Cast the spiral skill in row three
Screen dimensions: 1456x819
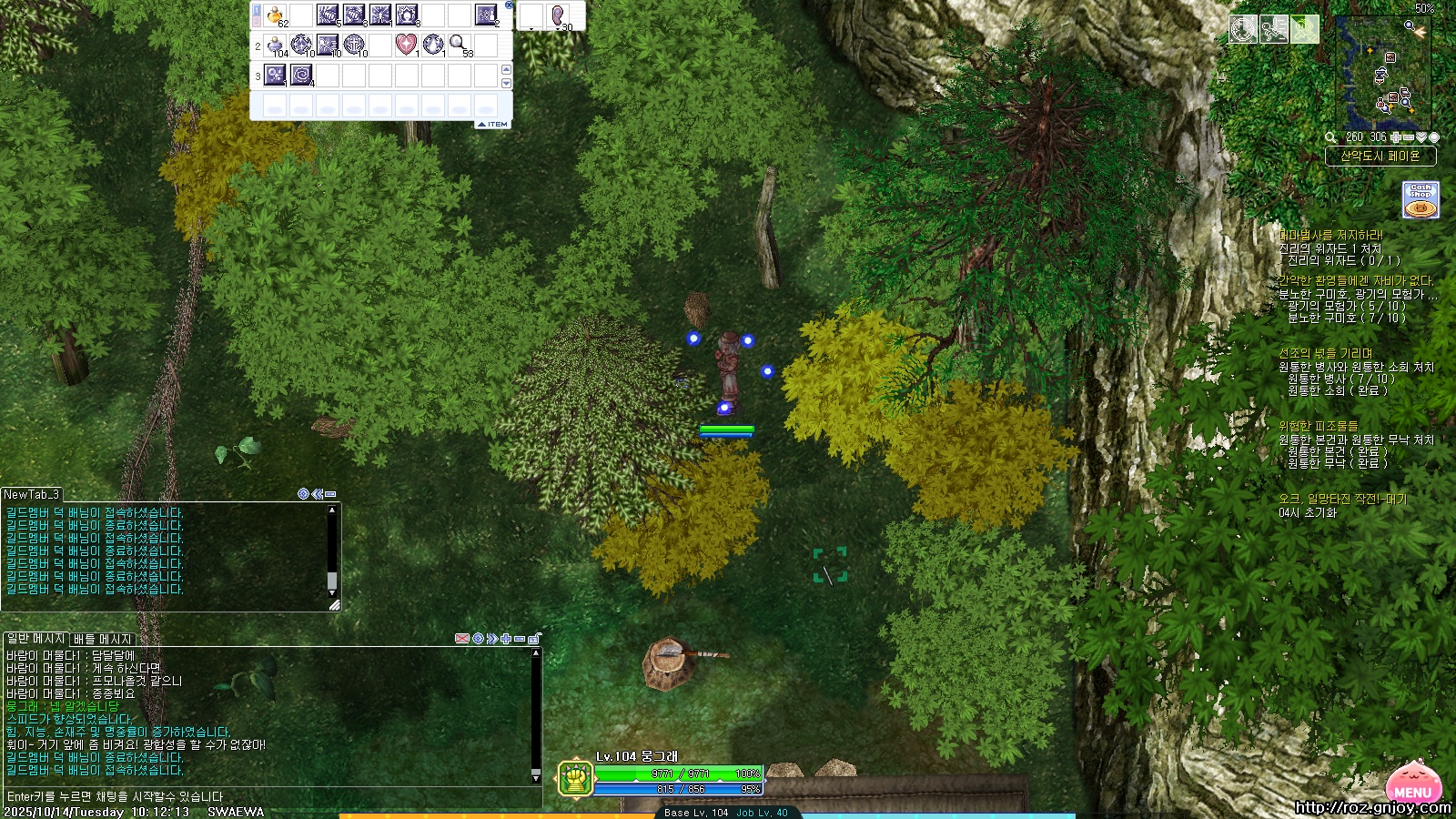coord(301,75)
